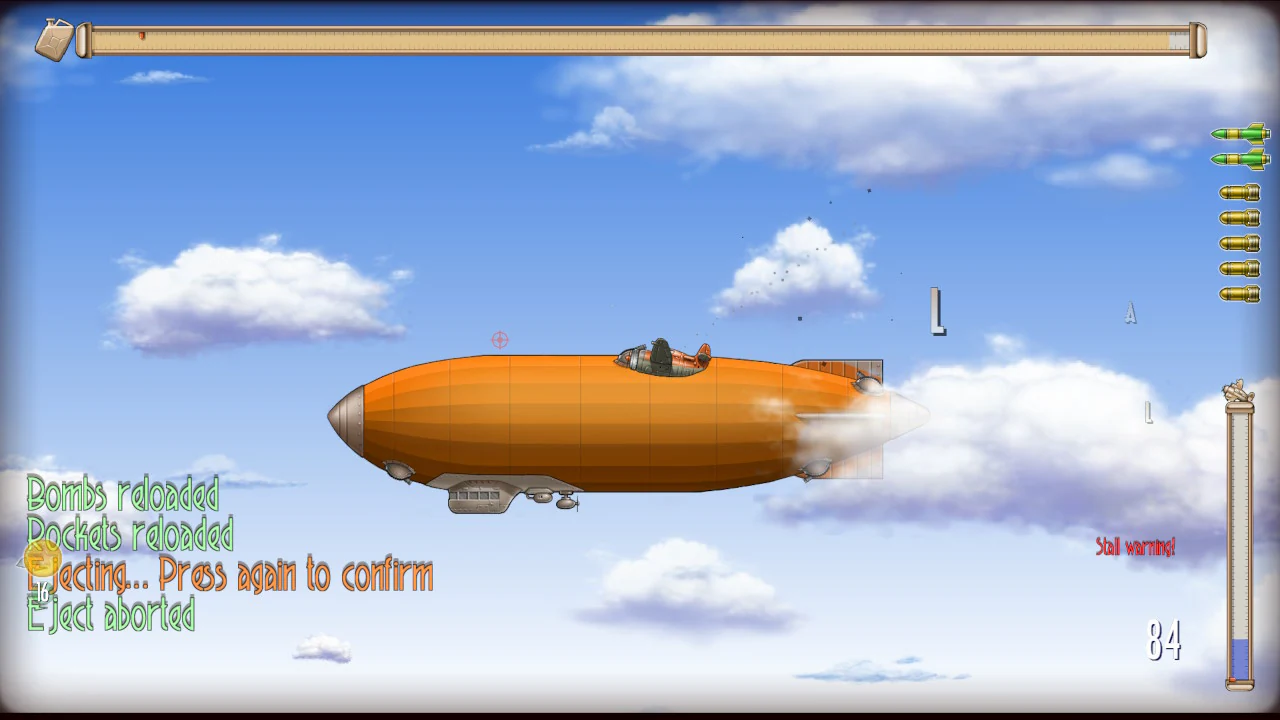
Task: Click the floating letter L pickup
Action: click(937, 310)
